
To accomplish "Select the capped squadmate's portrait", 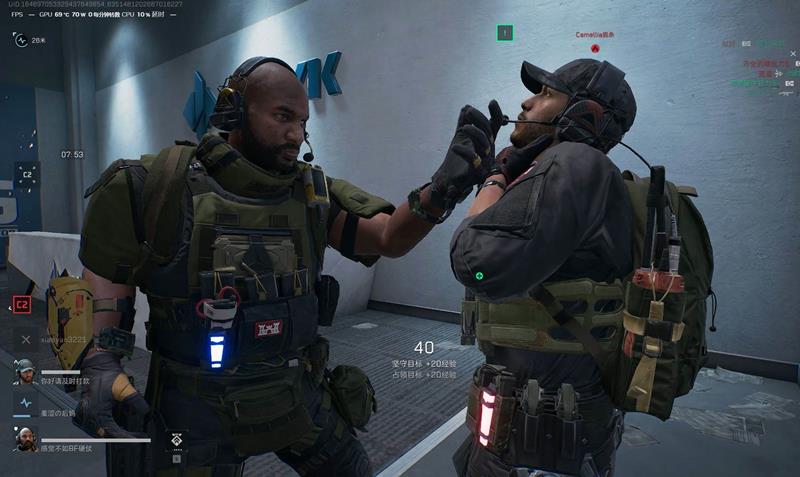I will [25, 371].
